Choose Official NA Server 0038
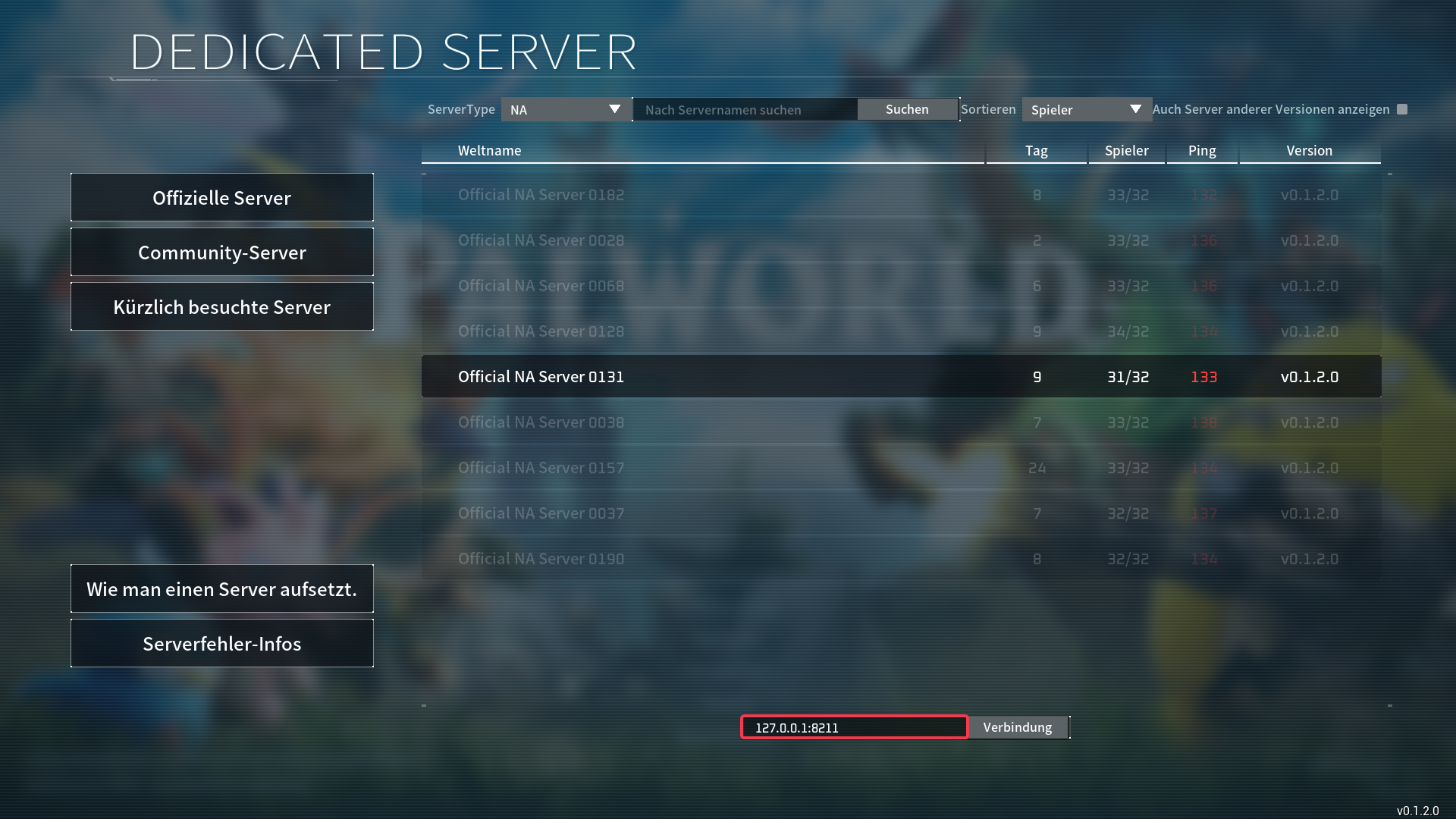 901,422
